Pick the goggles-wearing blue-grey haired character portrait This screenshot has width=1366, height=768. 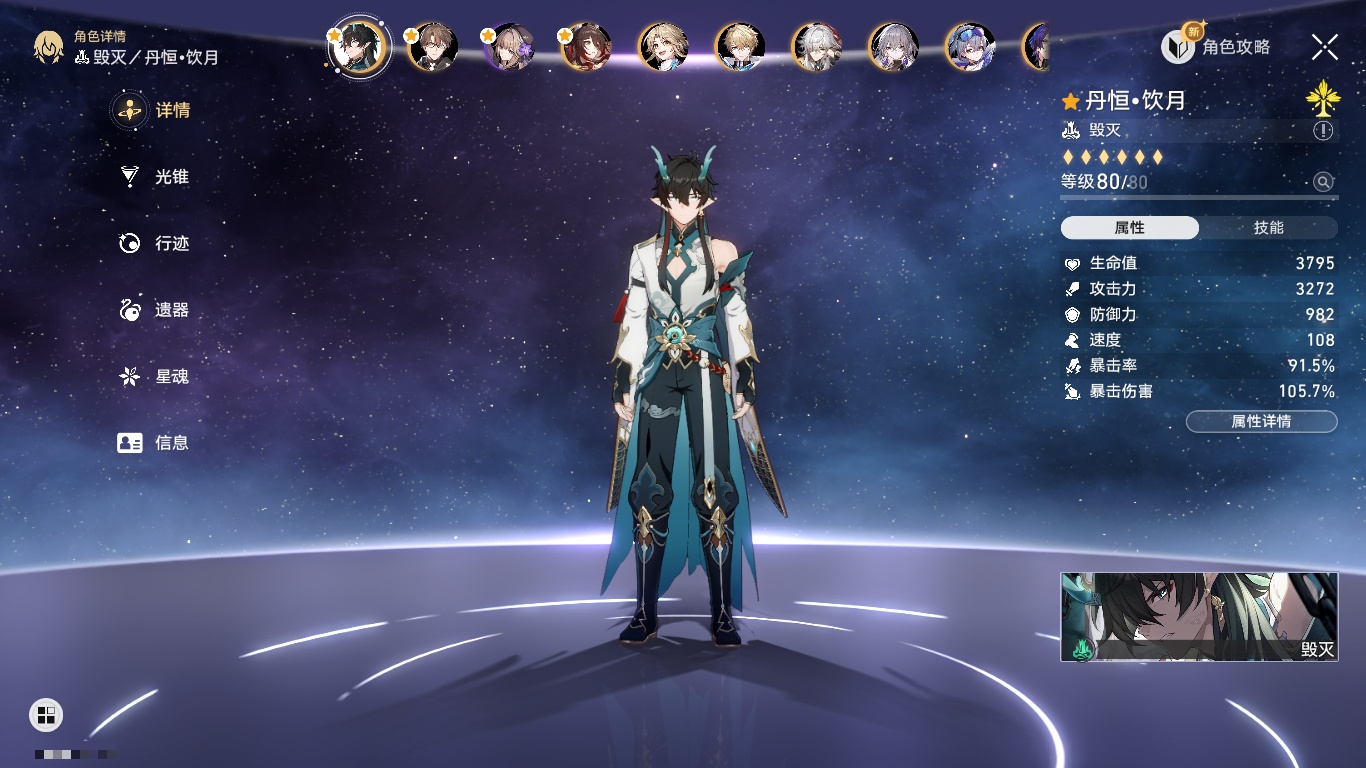pos(970,47)
